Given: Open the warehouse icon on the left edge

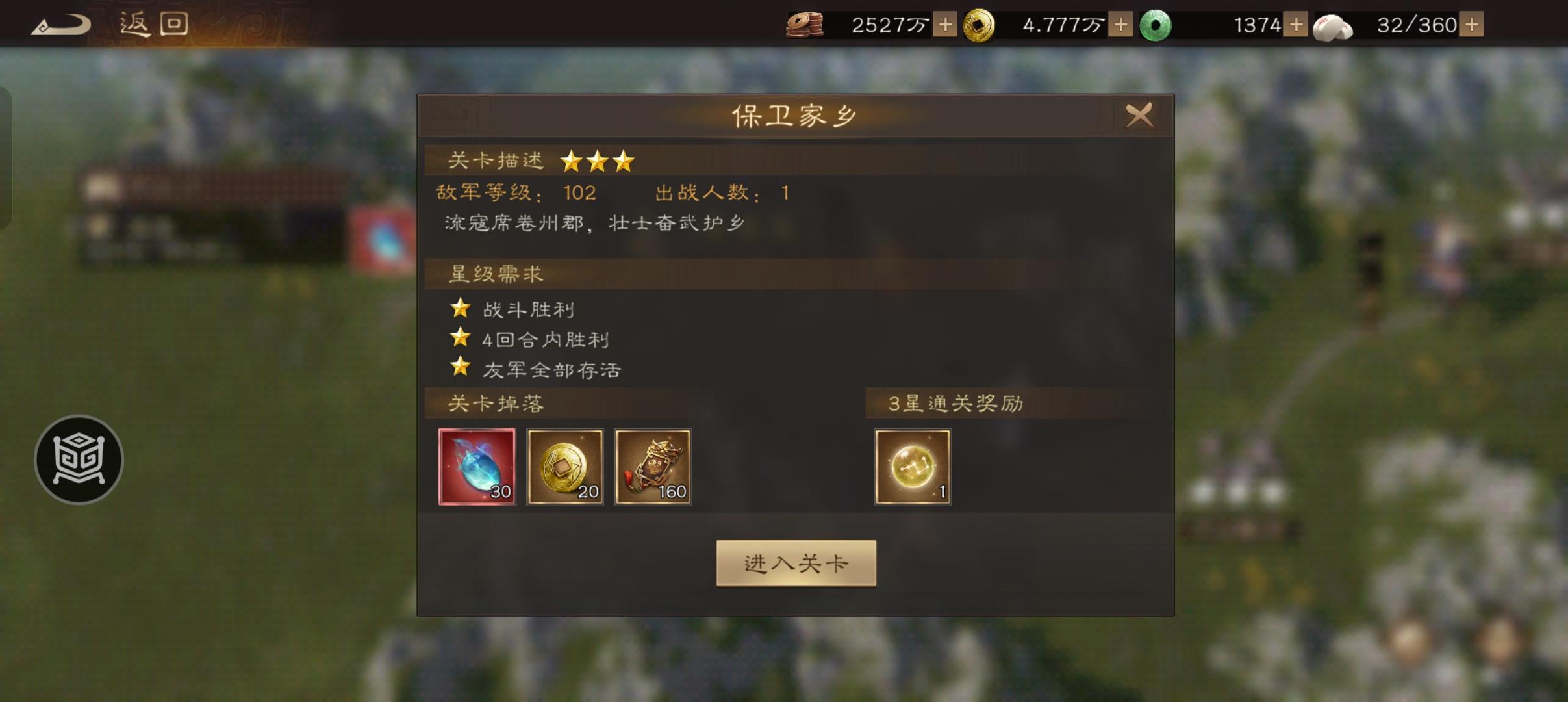Looking at the screenshot, I should pos(81,459).
